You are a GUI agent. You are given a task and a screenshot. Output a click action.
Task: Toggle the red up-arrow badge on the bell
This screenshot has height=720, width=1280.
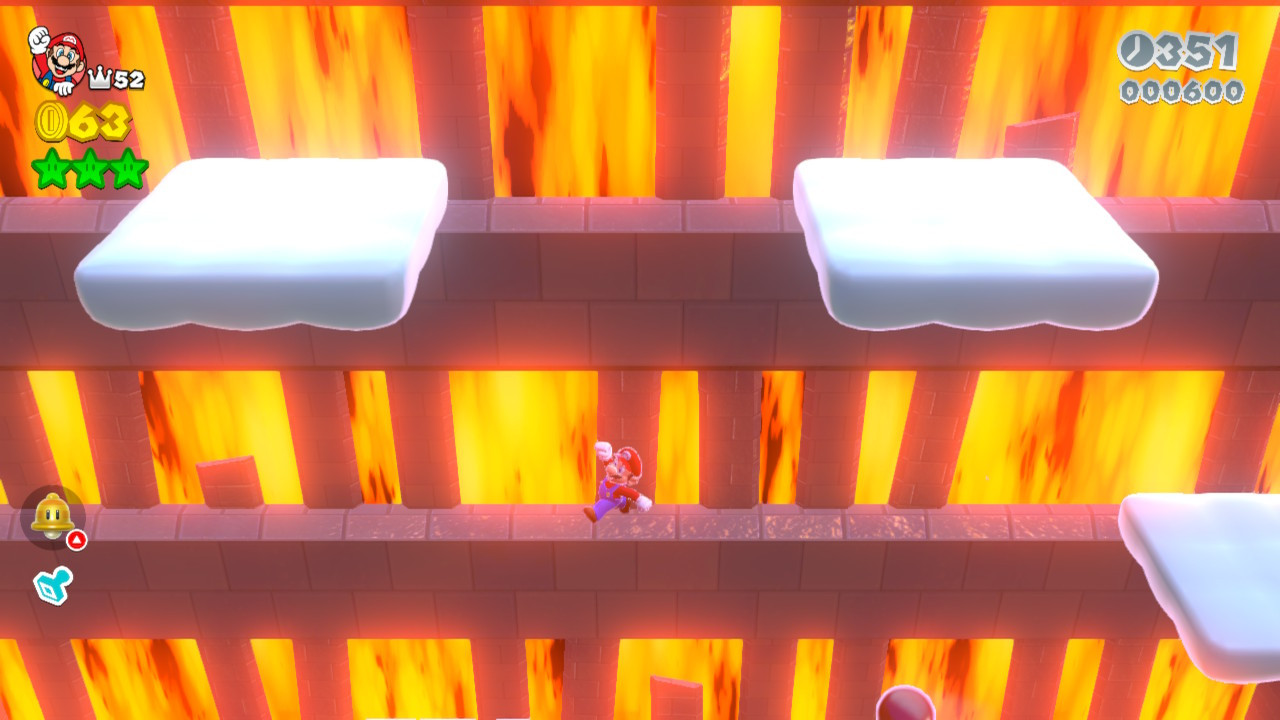pyautogui.click(x=77, y=538)
